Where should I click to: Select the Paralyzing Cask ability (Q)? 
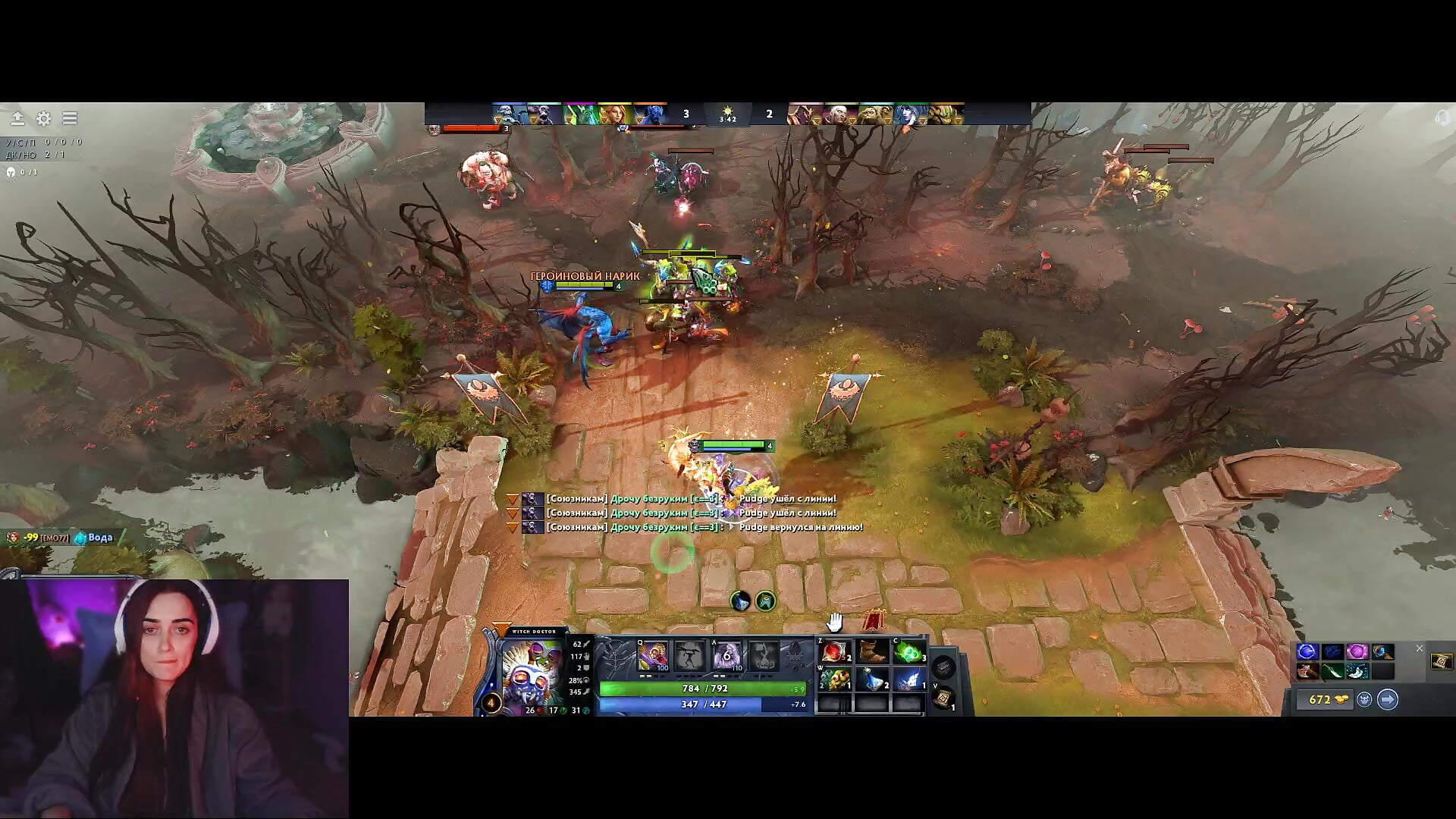click(652, 656)
